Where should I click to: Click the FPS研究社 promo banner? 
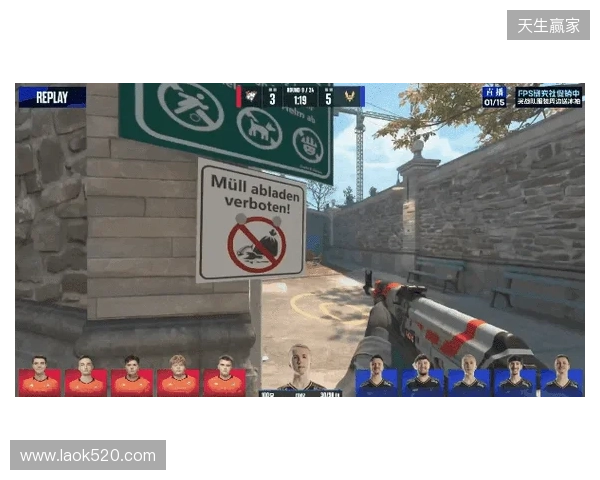[548, 96]
